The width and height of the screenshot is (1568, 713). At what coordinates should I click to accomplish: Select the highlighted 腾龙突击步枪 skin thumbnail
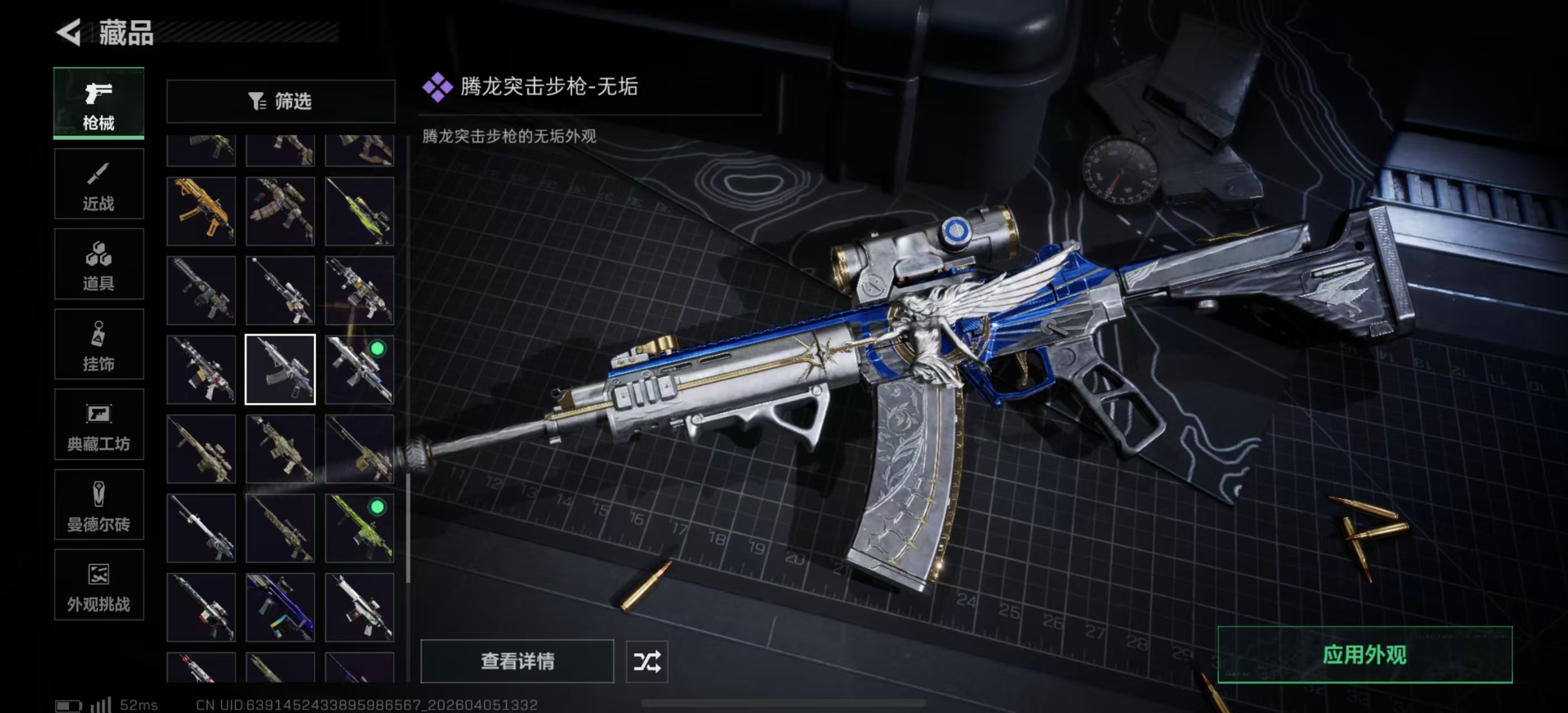pyautogui.click(x=280, y=370)
